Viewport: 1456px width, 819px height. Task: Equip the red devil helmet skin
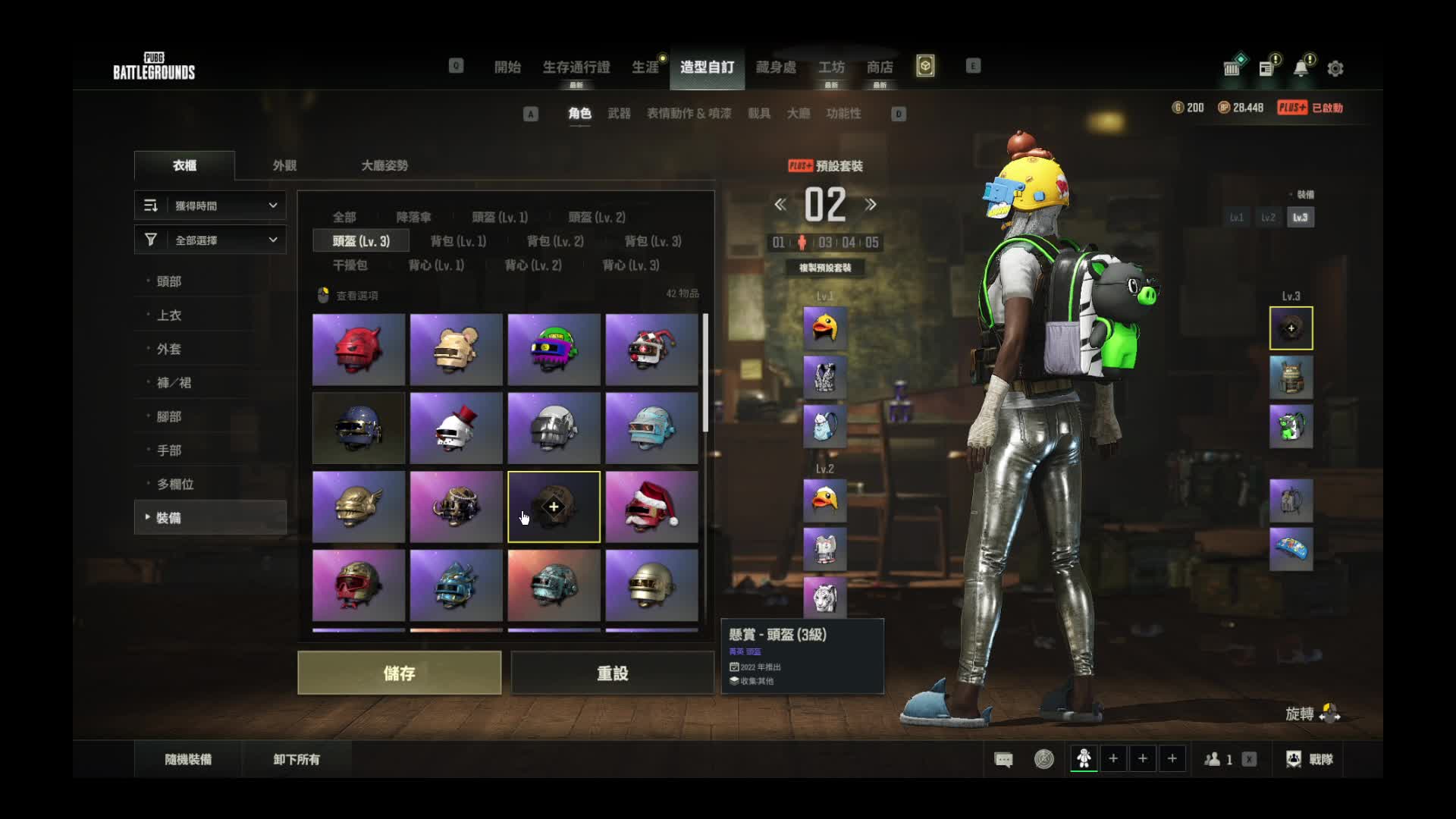(359, 350)
